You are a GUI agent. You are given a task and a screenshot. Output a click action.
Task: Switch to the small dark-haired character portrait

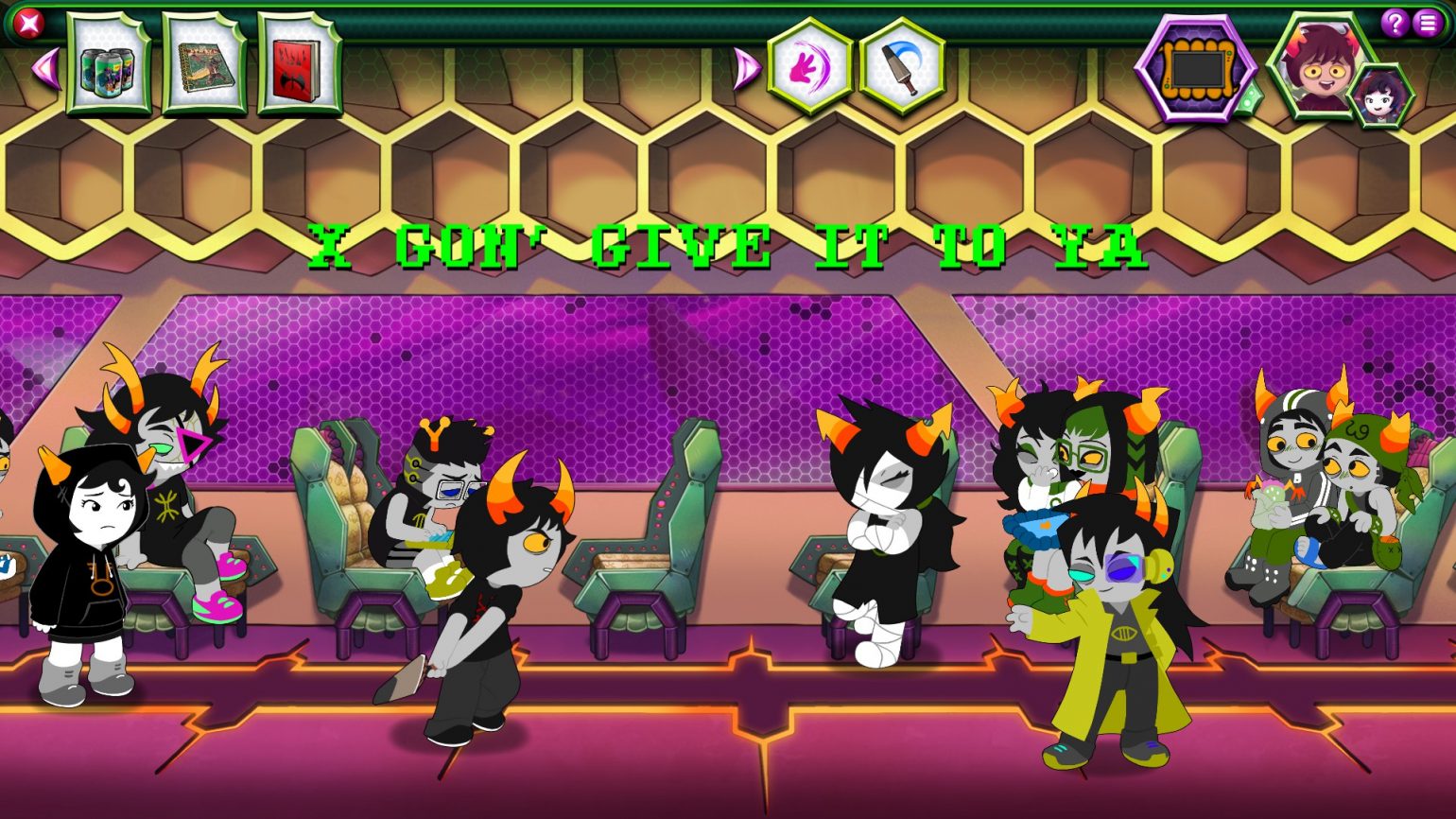[x=1380, y=96]
